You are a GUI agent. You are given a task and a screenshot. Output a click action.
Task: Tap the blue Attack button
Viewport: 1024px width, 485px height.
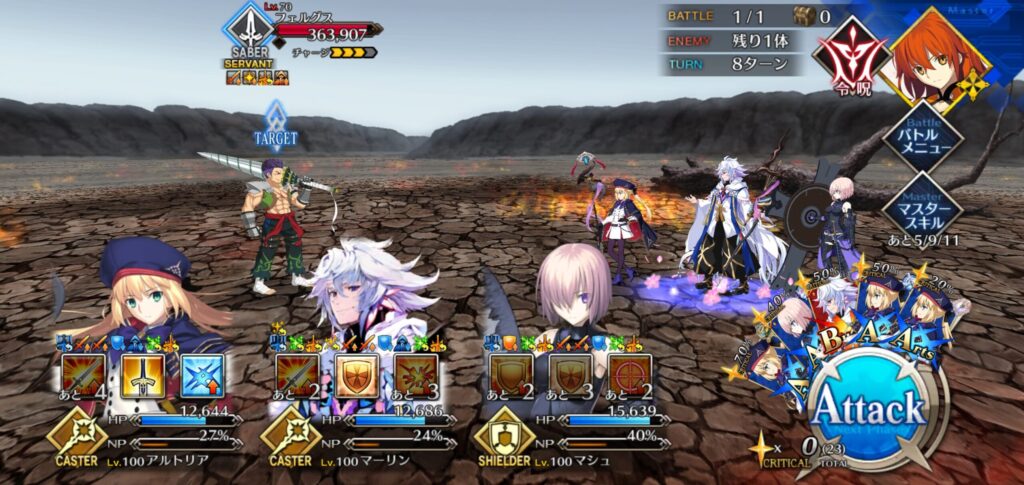(867, 410)
